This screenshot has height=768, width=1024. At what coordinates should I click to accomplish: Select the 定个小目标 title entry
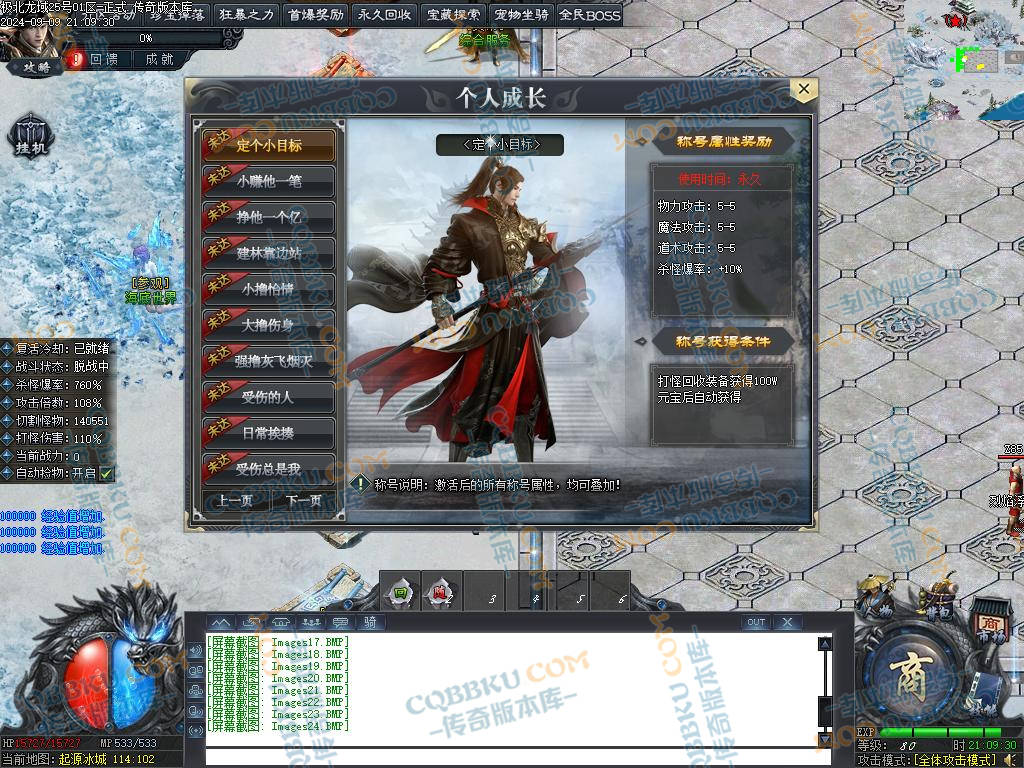click(x=269, y=145)
